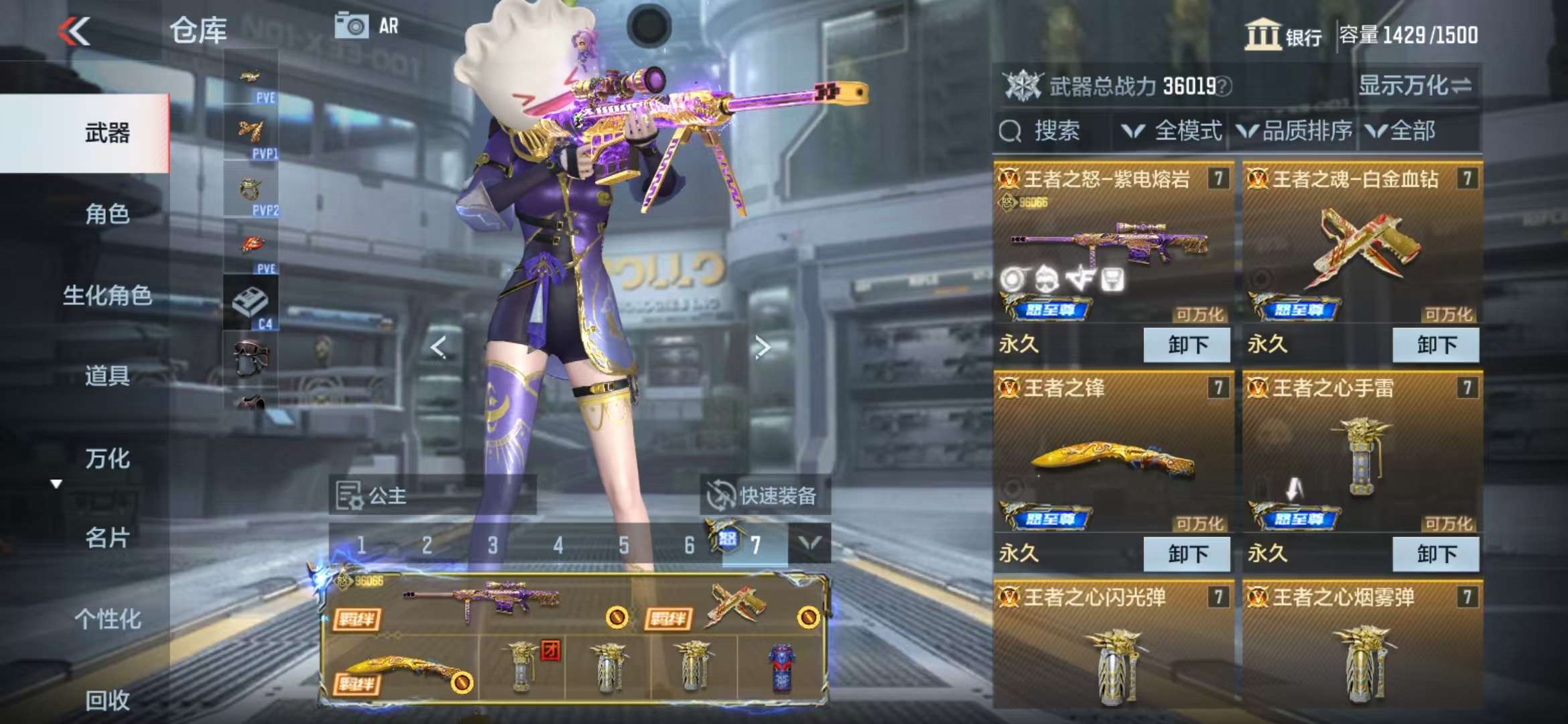Open the 品质排序 sort dropdown

[x=1295, y=131]
